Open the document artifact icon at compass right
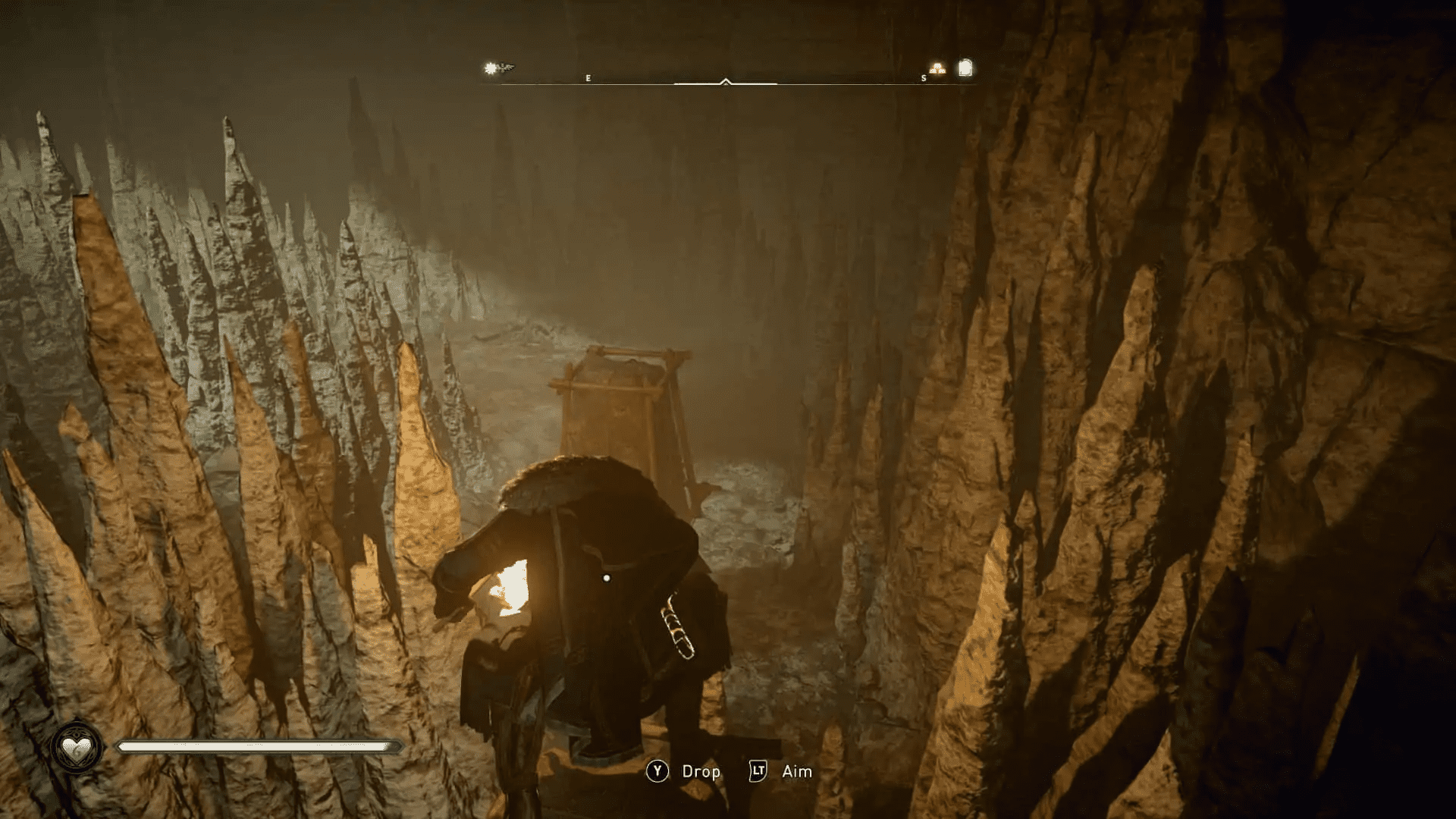The height and width of the screenshot is (819, 1456). (x=964, y=67)
